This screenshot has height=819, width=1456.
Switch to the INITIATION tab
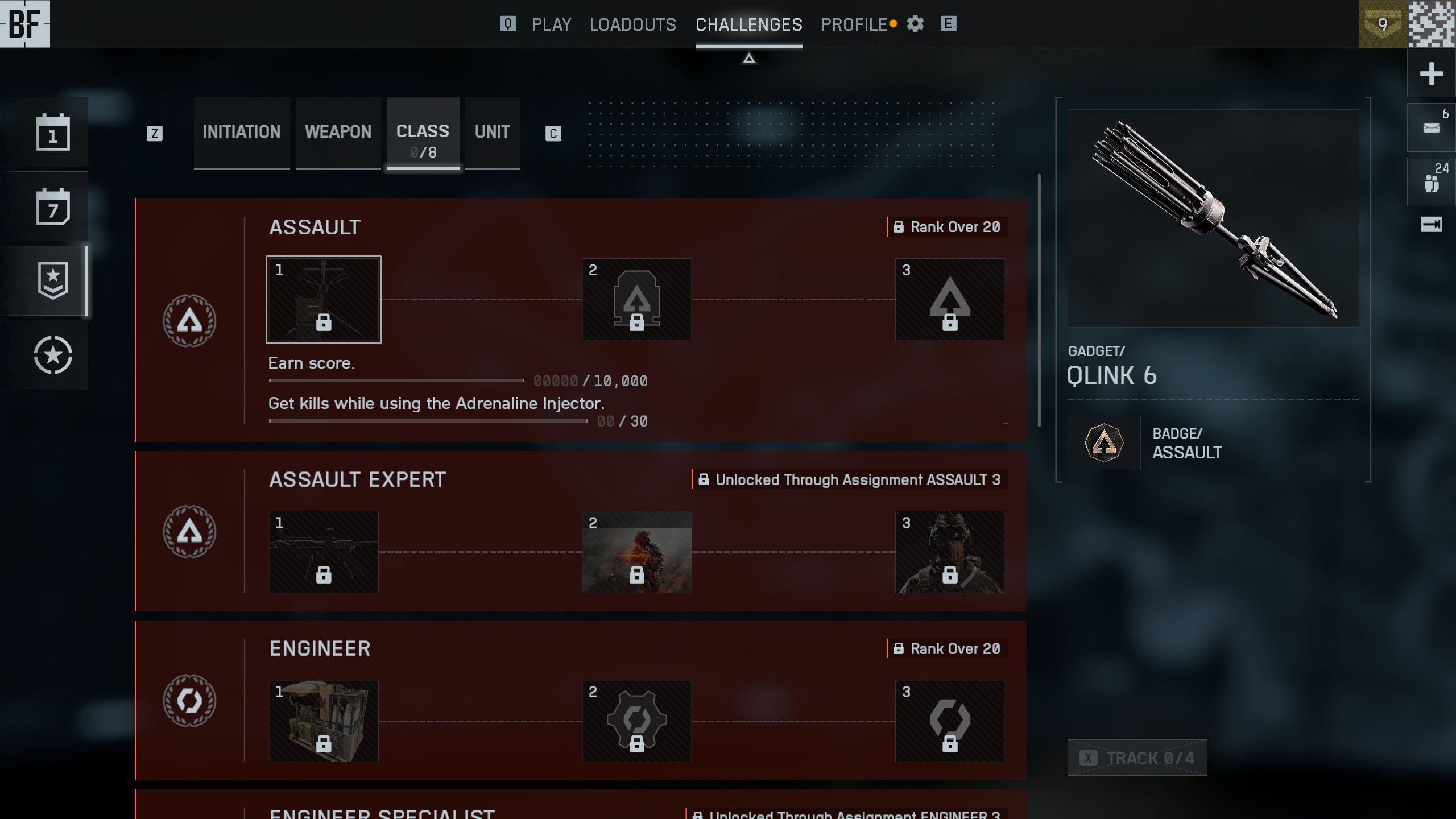tap(241, 132)
